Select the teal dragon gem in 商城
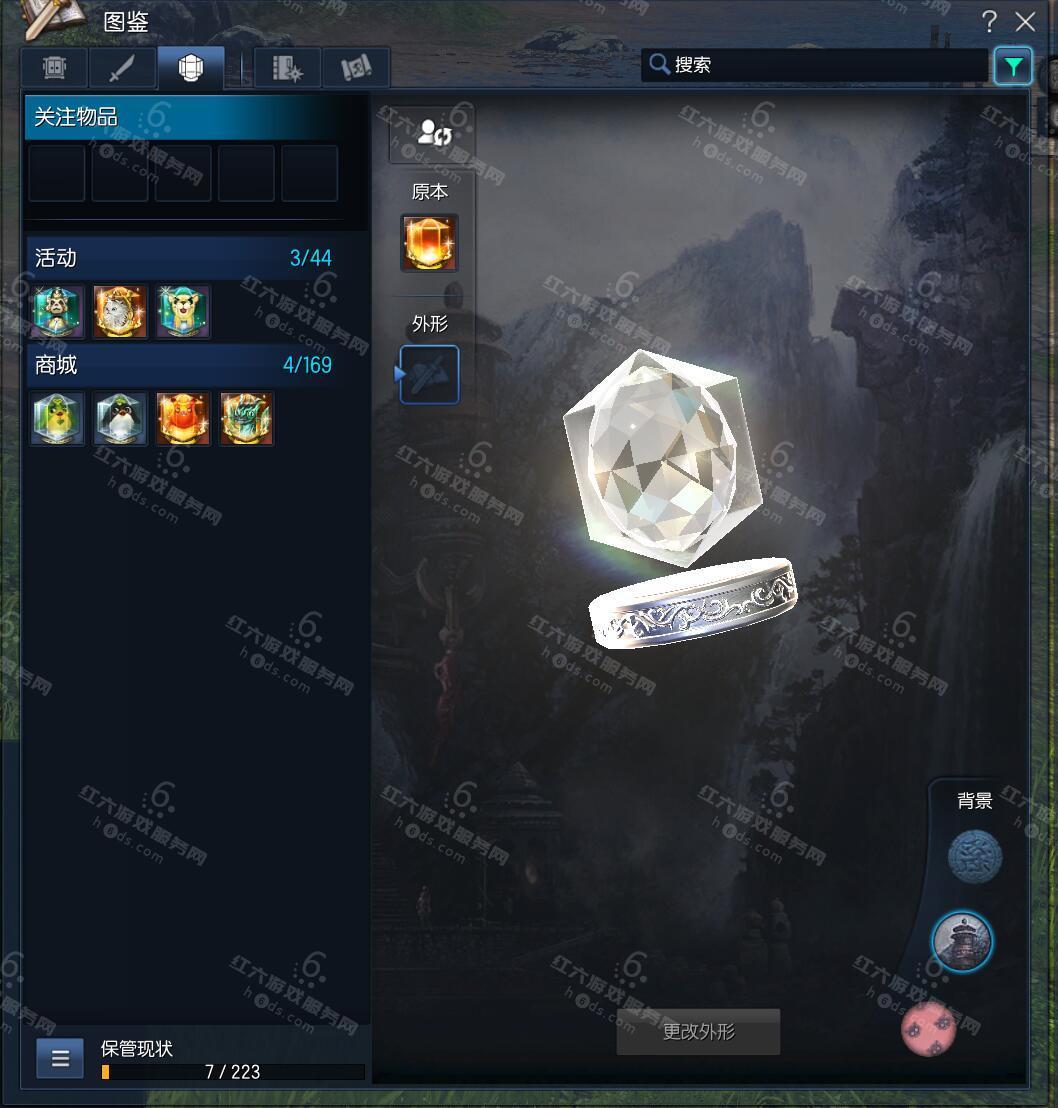Image resolution: width=1058 pixels, height=1108 pixels. point(246,418)
